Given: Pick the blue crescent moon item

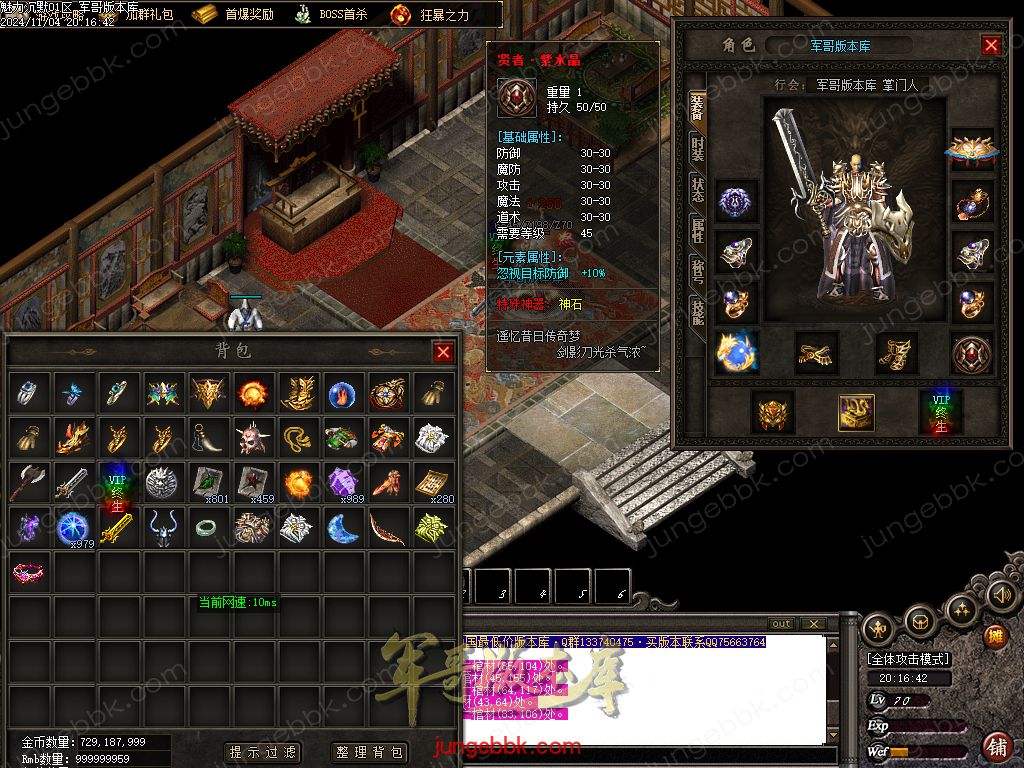Looking at the screenshot, I should (x=342, y=527).
